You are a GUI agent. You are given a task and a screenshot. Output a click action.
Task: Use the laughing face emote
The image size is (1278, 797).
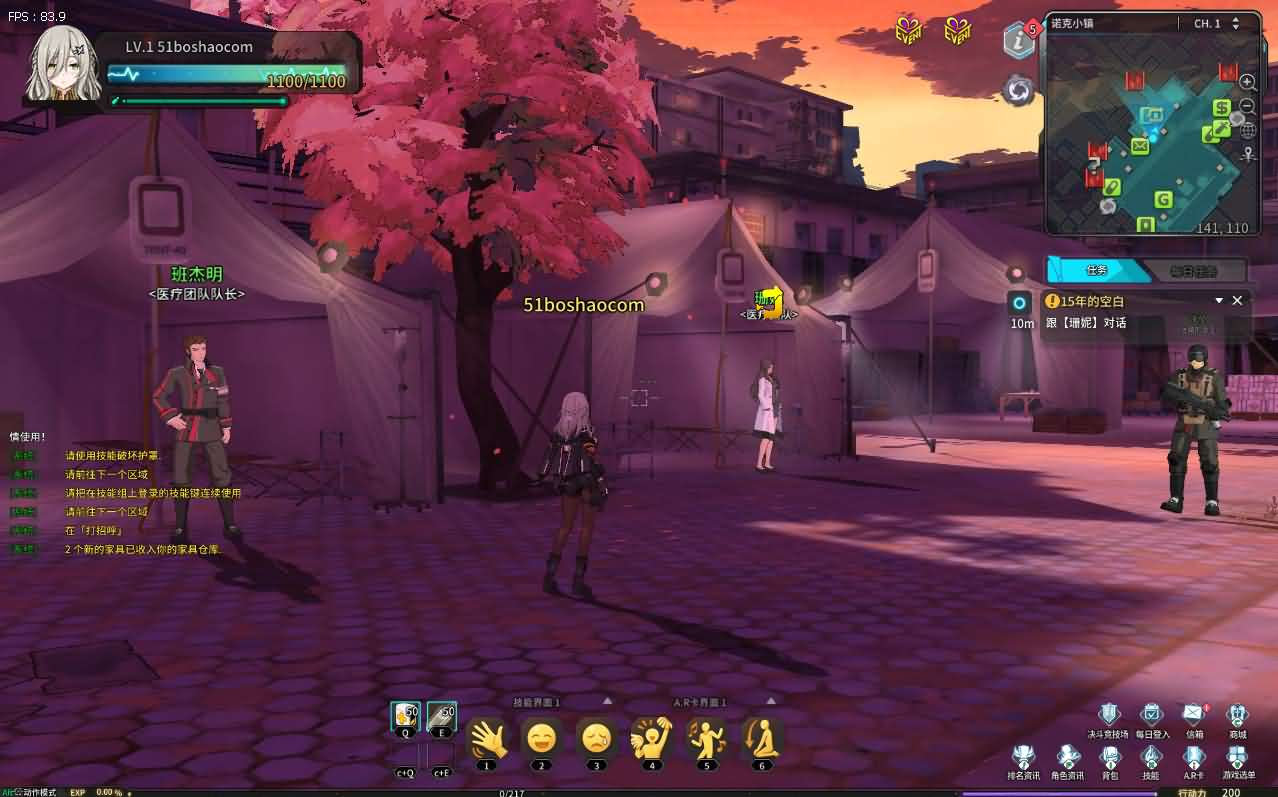(542, 738)
